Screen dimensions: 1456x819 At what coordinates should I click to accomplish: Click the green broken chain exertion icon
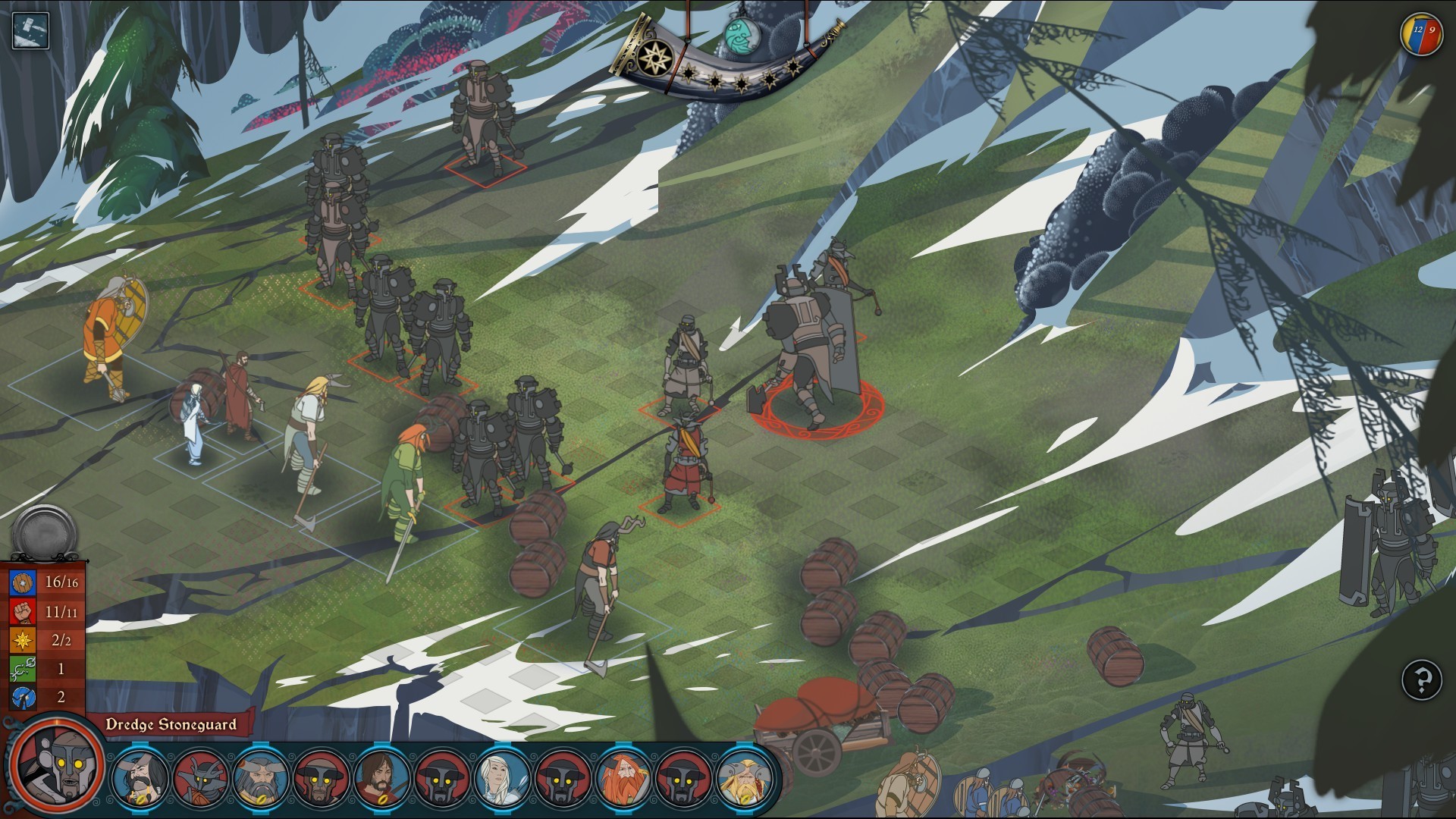coord(23,669)
